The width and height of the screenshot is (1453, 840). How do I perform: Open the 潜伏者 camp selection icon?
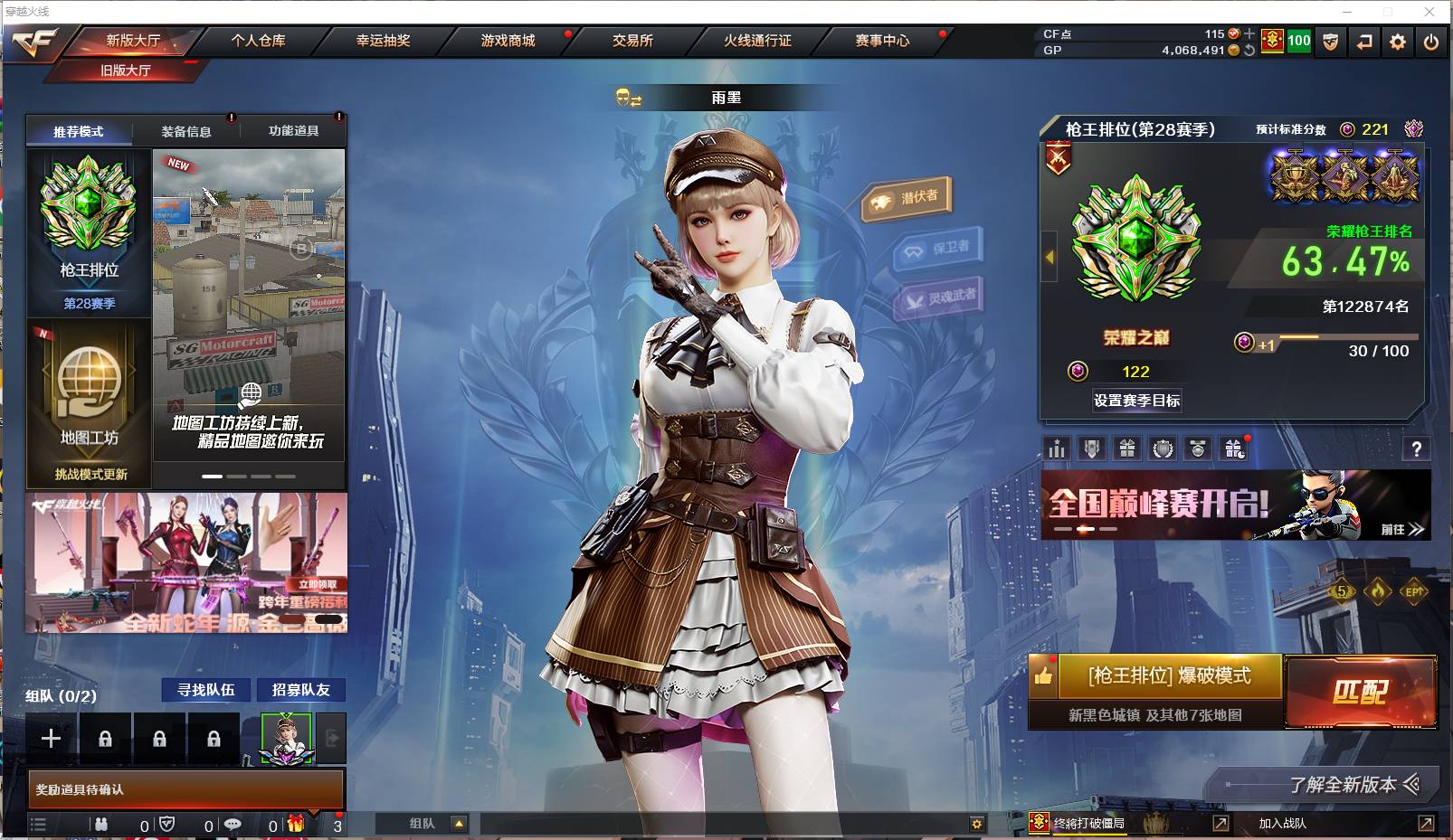point(906,194)
